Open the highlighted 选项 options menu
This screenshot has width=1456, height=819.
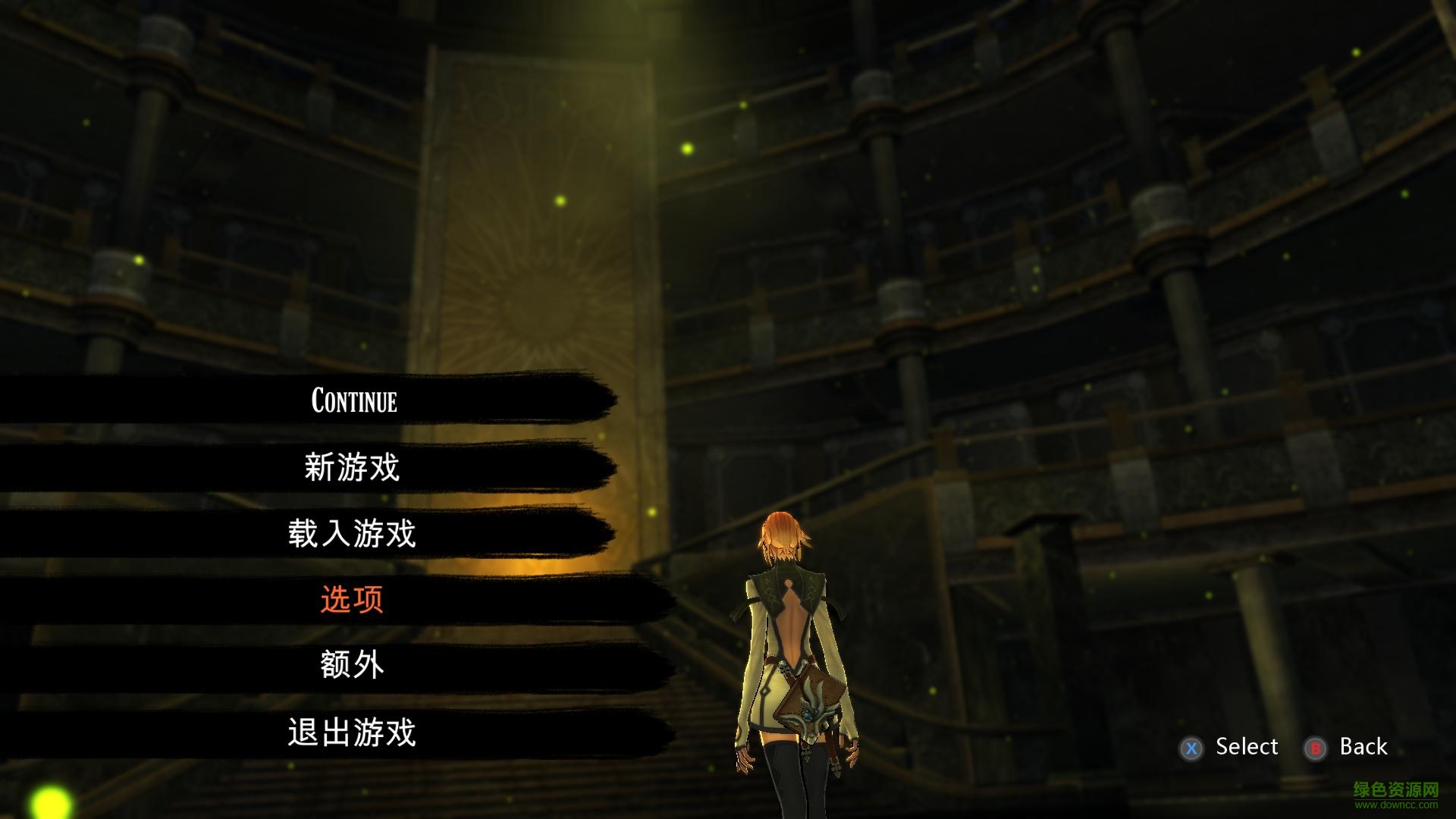point(352,599)
